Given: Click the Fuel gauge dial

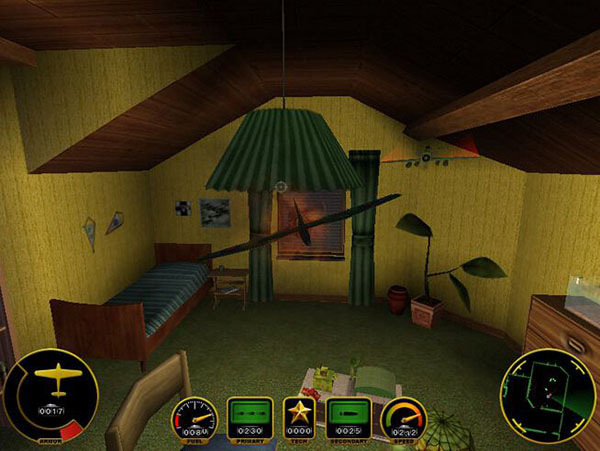Looking at the screenshot, I should click(197, 419).
